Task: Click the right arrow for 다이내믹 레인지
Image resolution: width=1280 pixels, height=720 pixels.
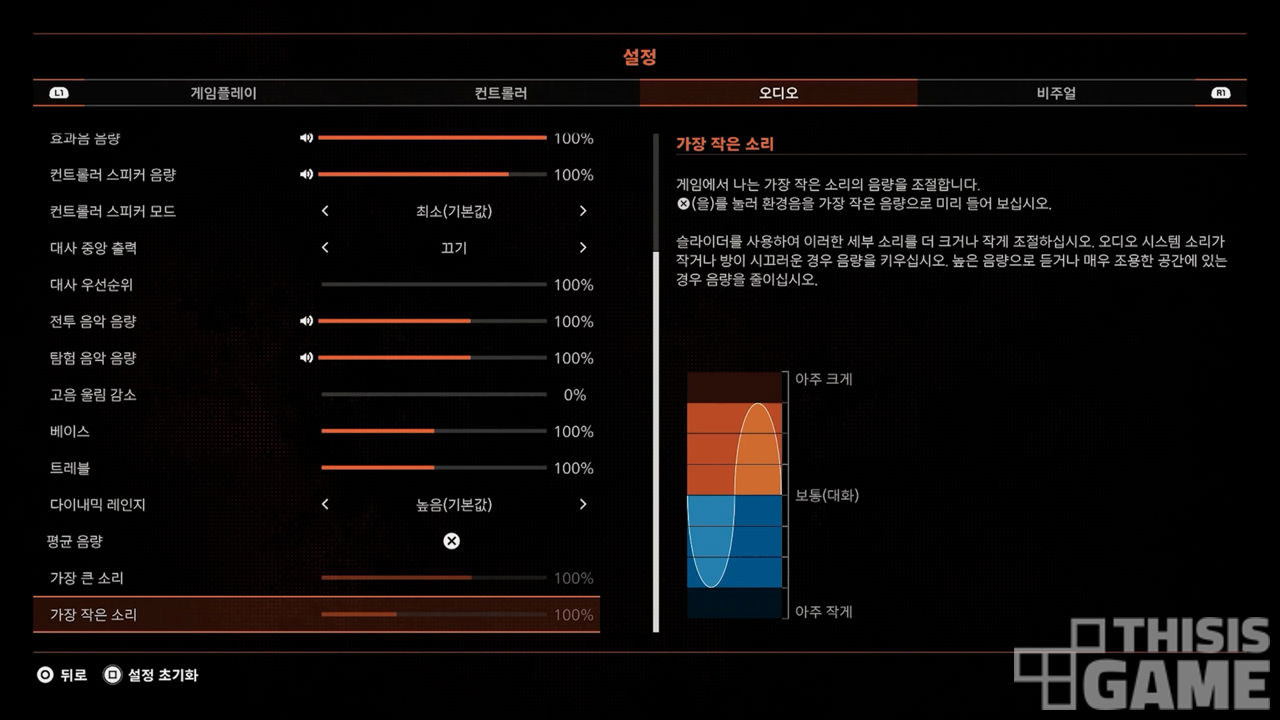Action: [583, 505]
